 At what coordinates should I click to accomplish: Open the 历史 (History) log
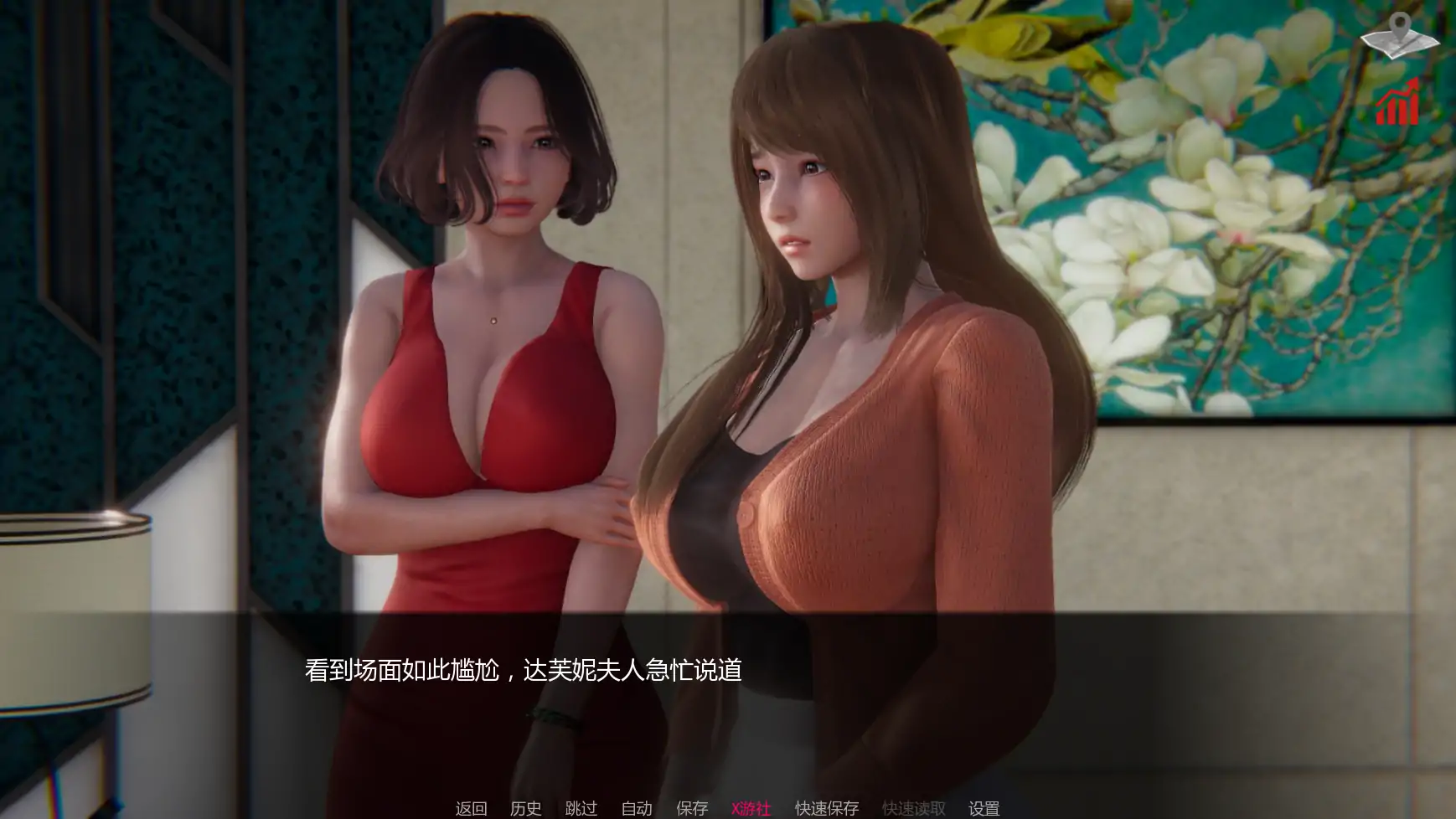[525, 808]
